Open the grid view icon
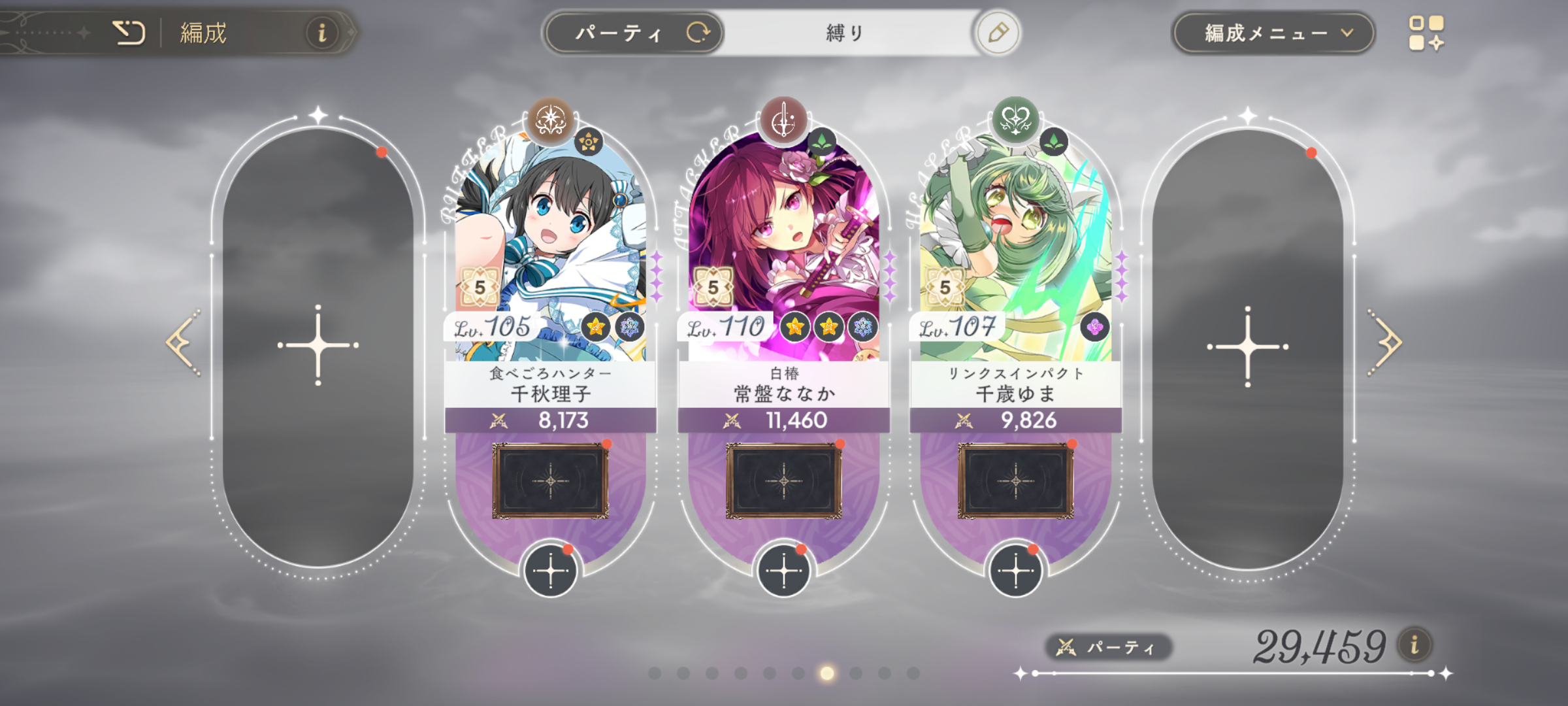The image size is (1568, 706). 1426,33
